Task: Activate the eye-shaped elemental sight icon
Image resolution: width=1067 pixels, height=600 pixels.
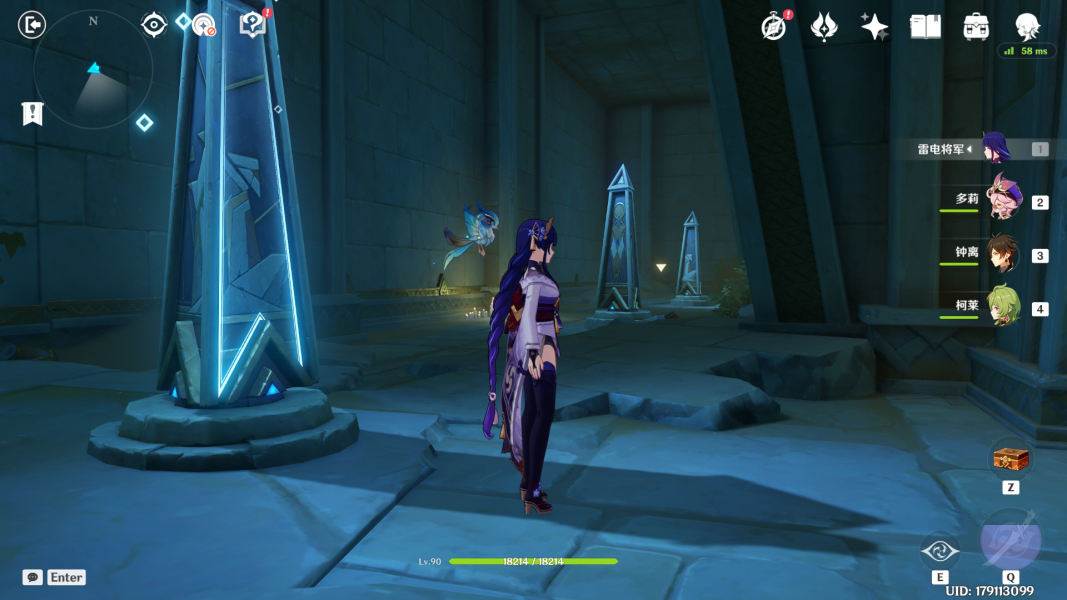Action: click(x=154, y=24)
